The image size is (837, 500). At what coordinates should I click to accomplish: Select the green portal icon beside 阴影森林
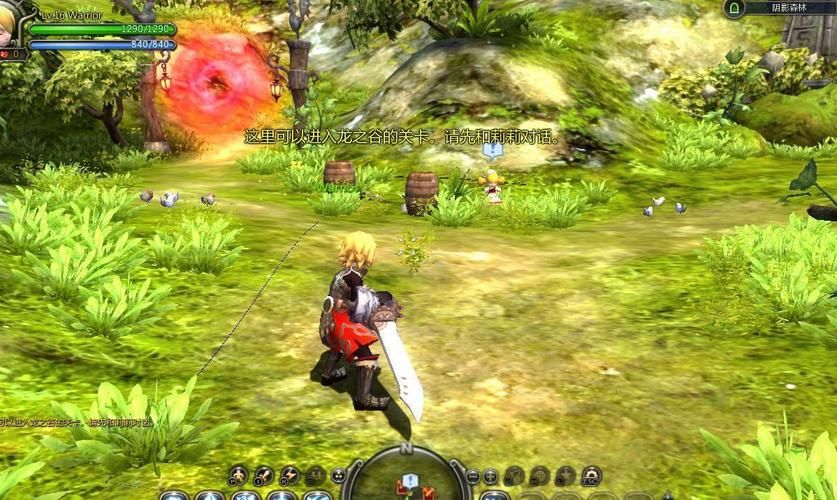tap(734, 9)
